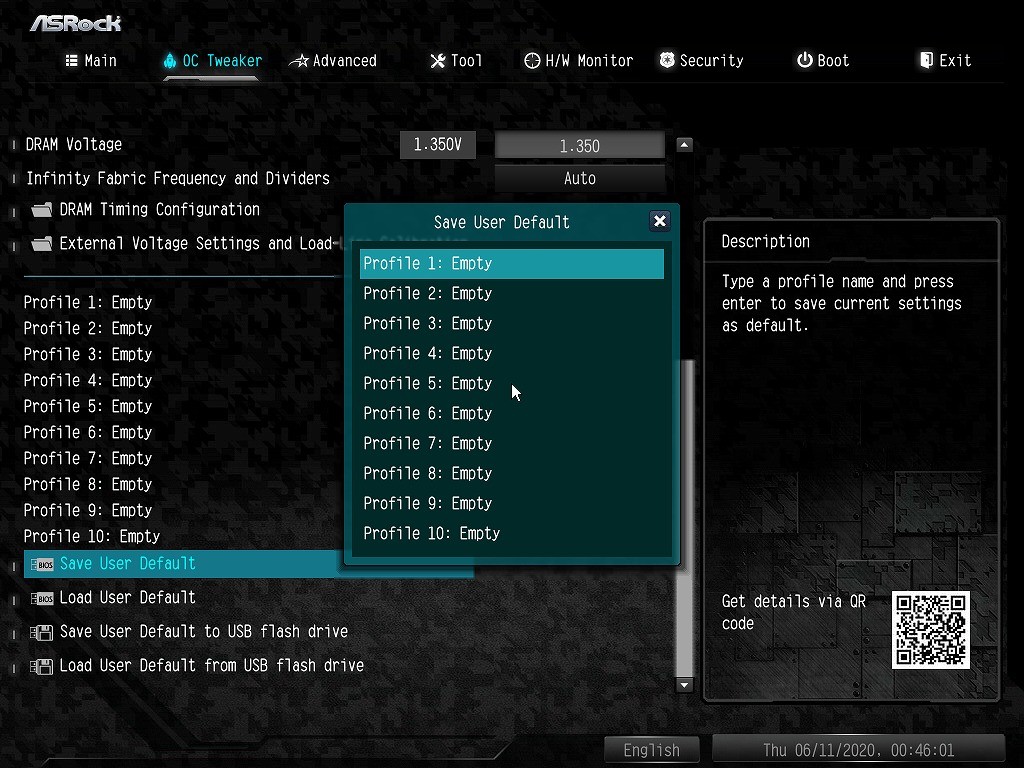The width and height of the screenshot is (1024, 768).
Task: Open the Advanced tab
Action: [x=333, y=61]
